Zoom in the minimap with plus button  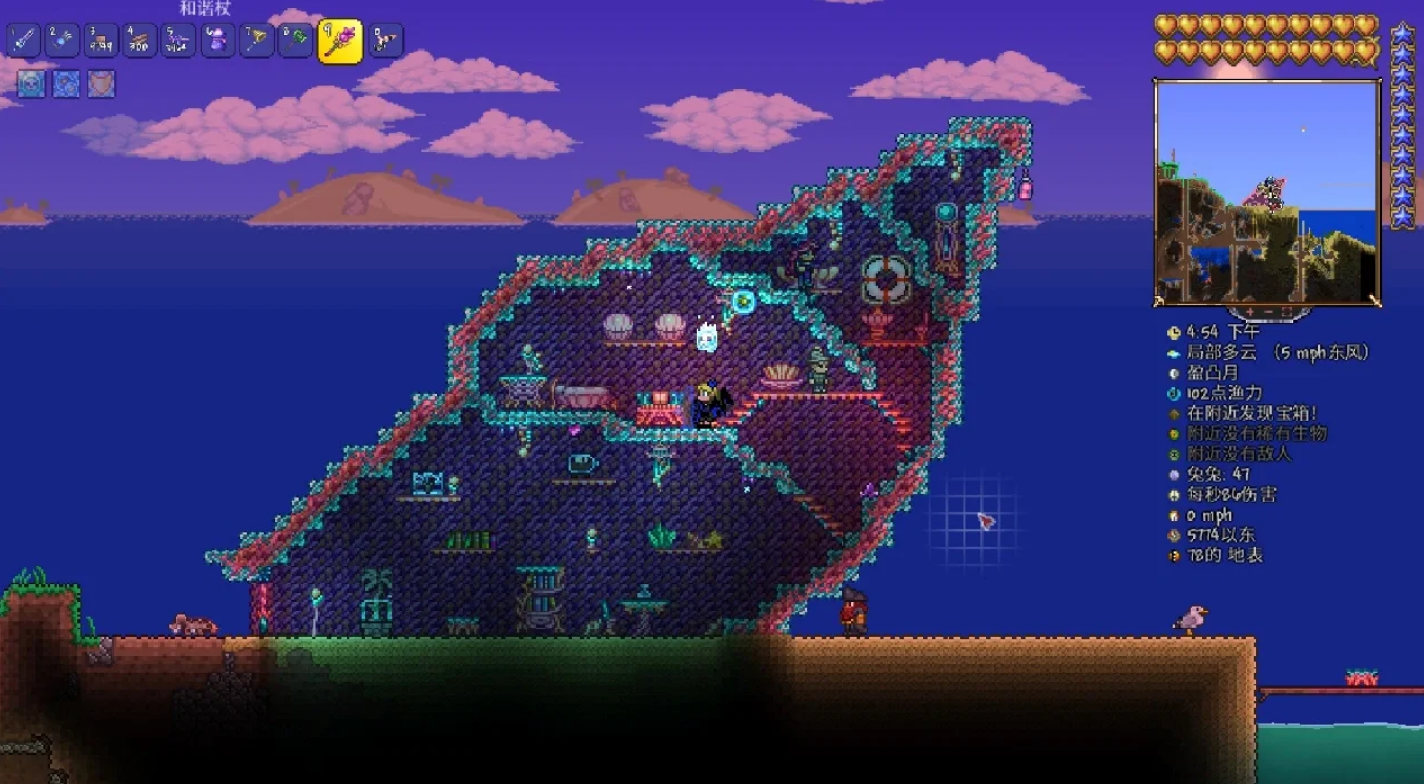coord(1250,312)
